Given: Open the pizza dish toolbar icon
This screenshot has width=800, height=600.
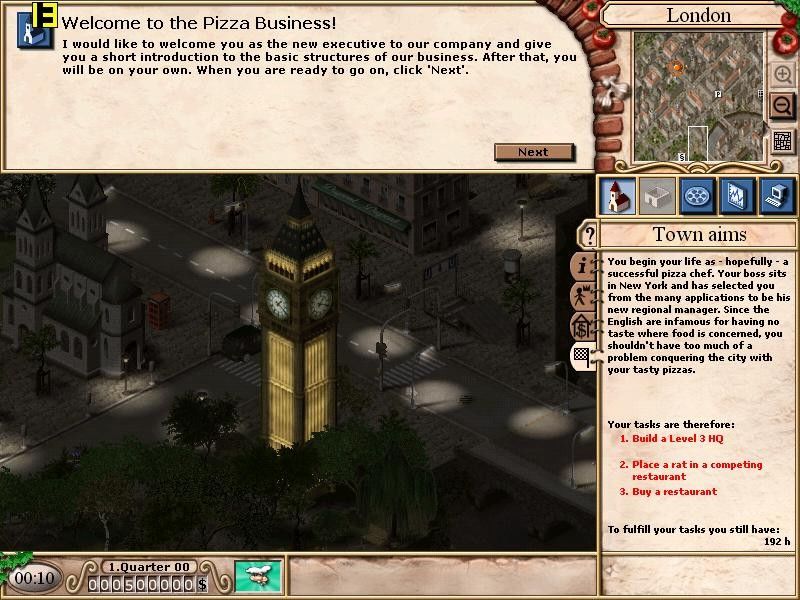Looking at the screenshot, I should coord(696,196).
